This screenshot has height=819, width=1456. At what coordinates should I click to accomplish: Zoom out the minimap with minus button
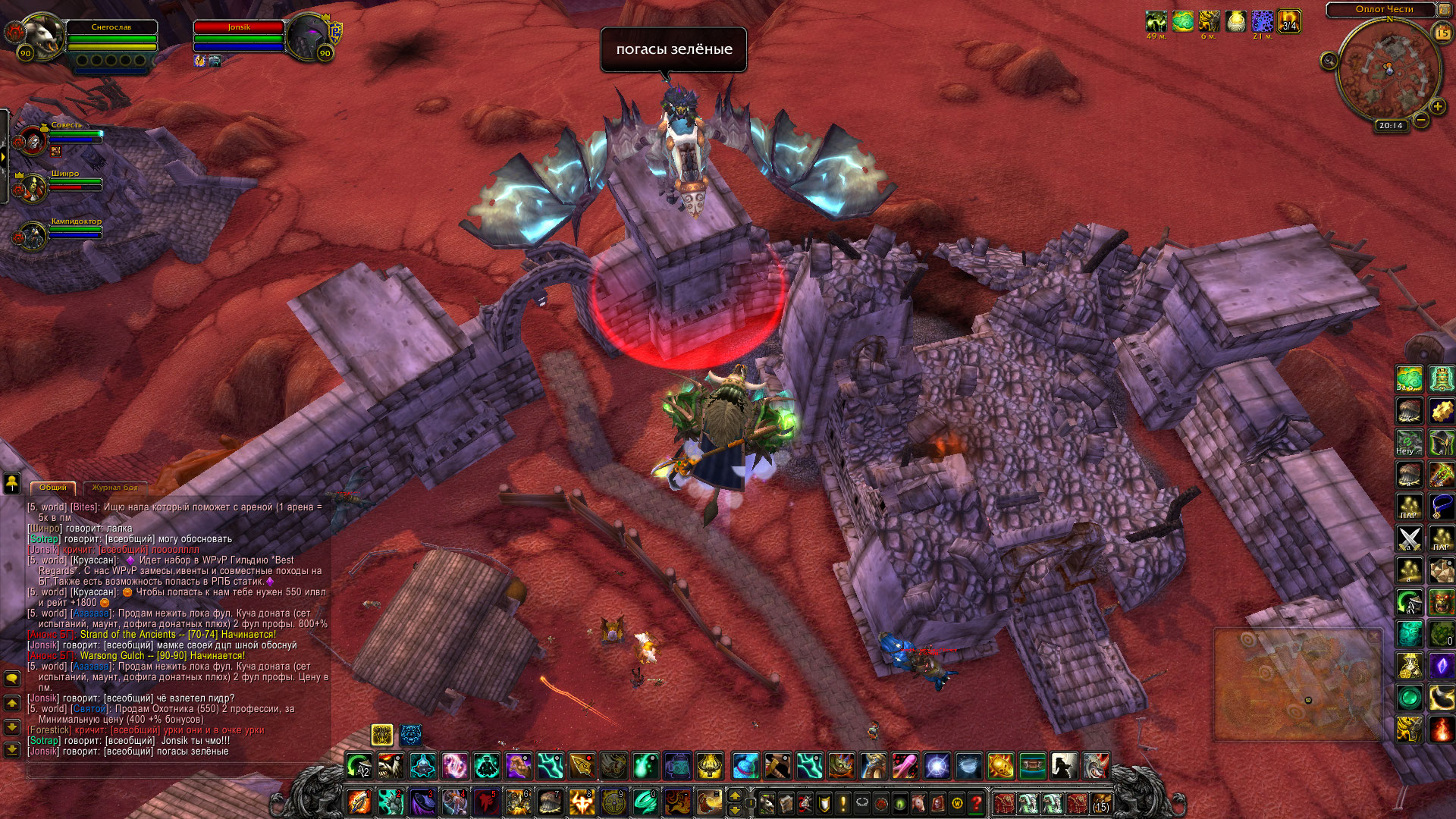(1421, 120)
